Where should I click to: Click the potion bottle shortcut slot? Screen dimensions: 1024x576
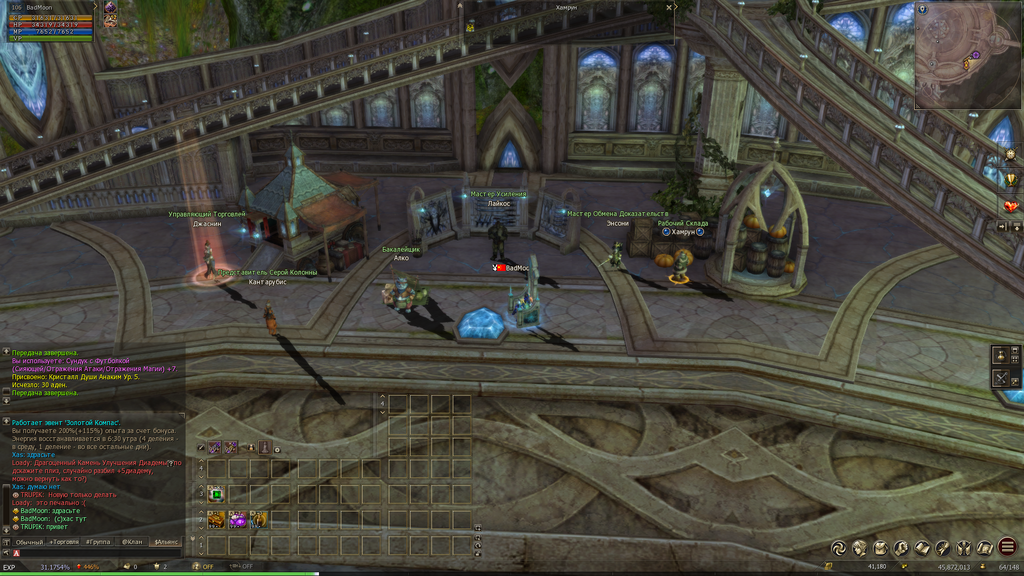click(999, 355)
